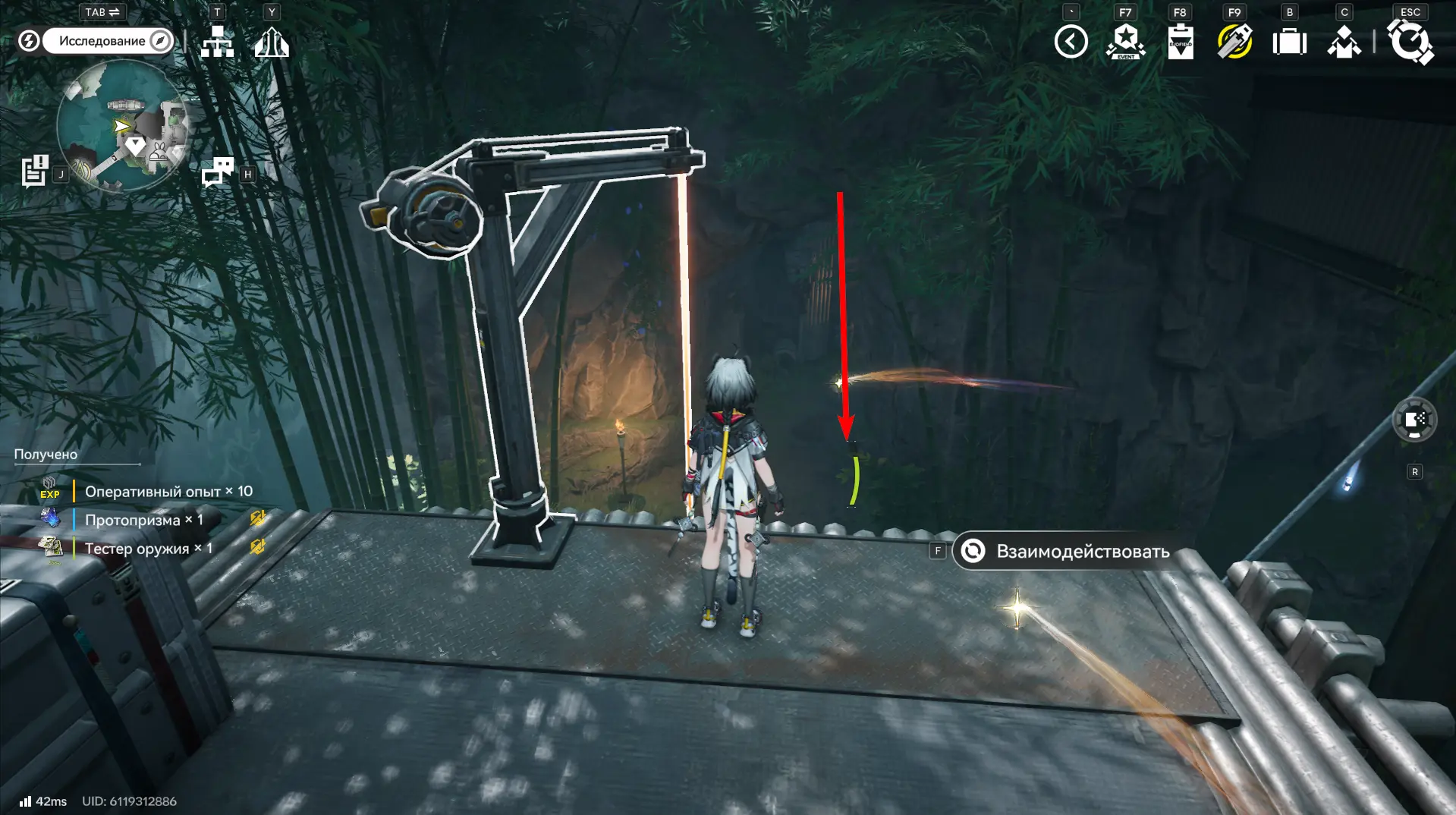
Task: Open the operators character icon
Action: coord(1344,42)
